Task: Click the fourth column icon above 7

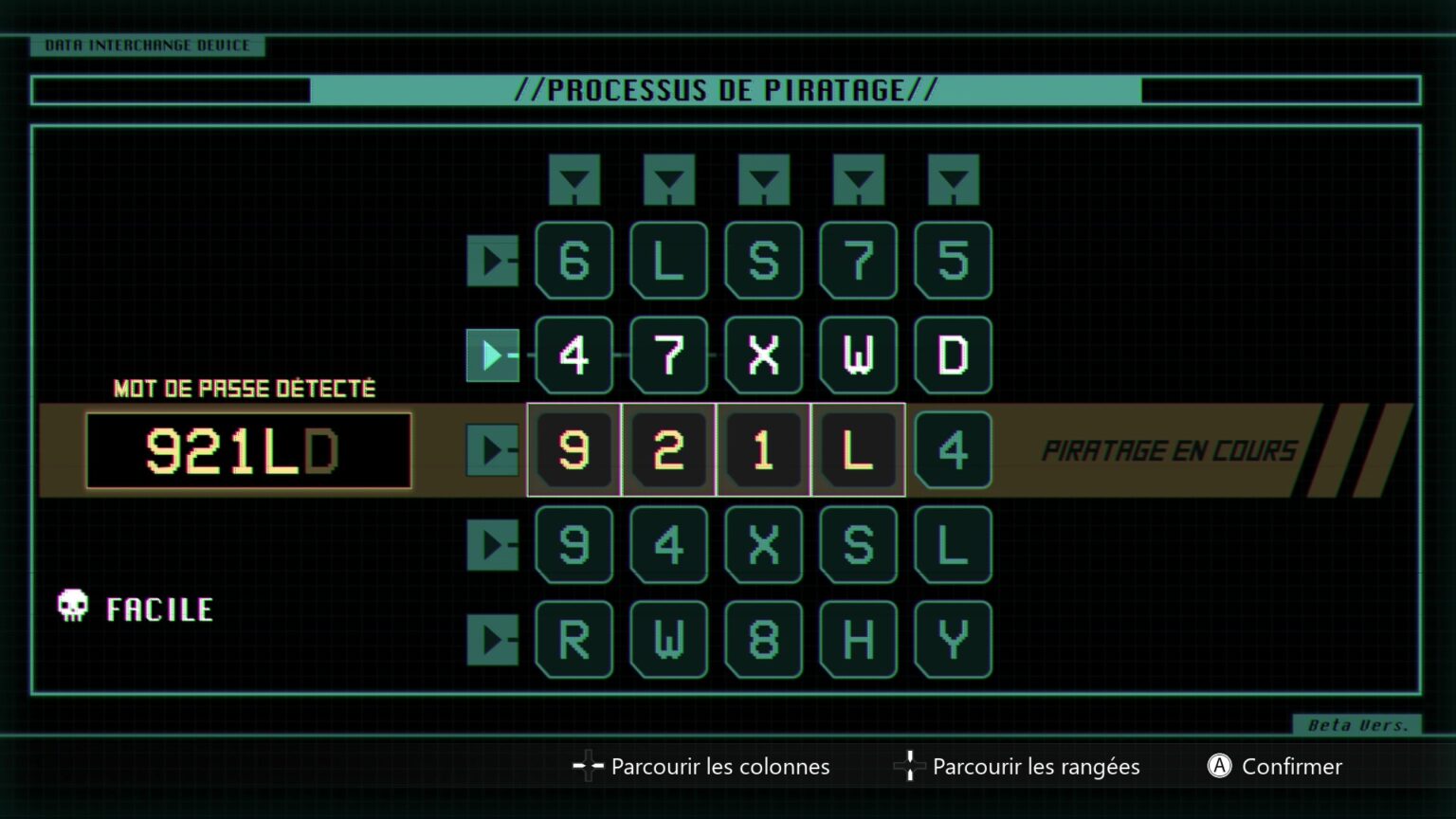Action: click(859, 179)
